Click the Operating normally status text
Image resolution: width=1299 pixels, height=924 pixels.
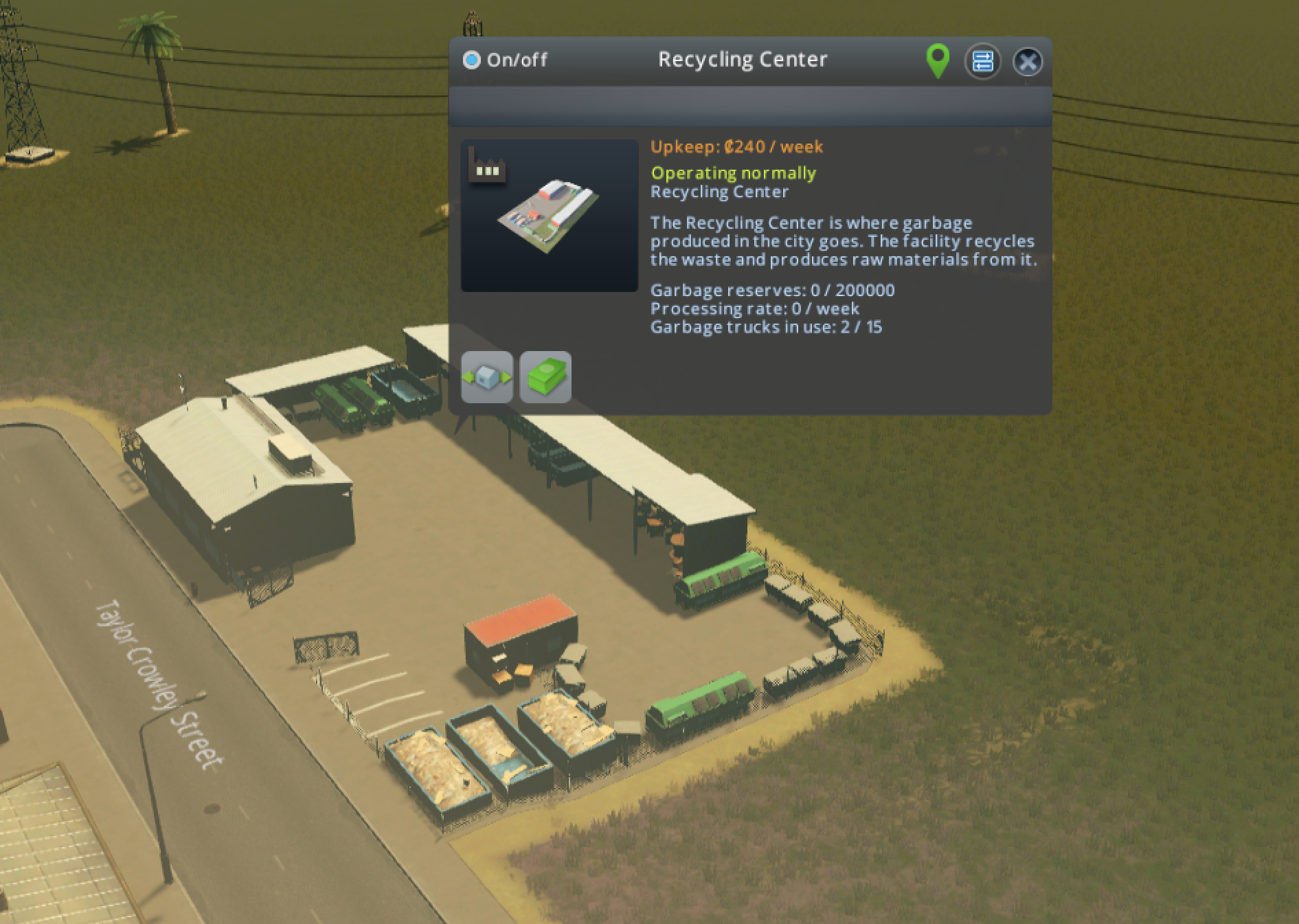click(x=734, y=173)
